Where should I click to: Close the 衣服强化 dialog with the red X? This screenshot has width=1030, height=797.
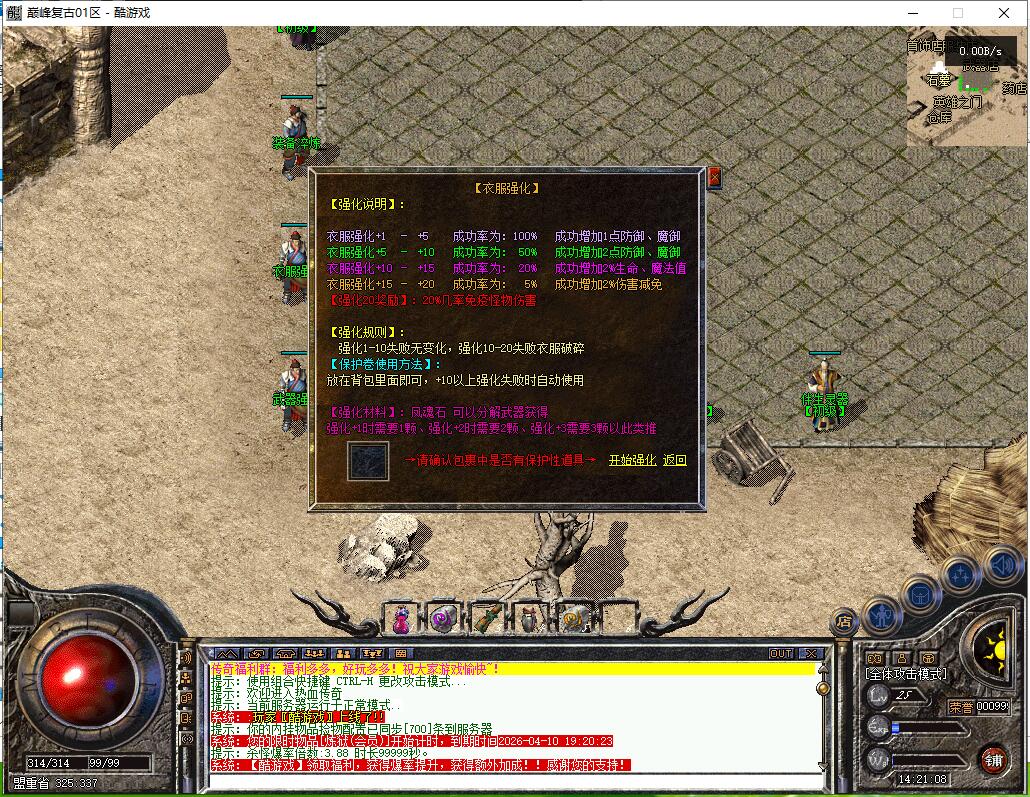(714, 178)
